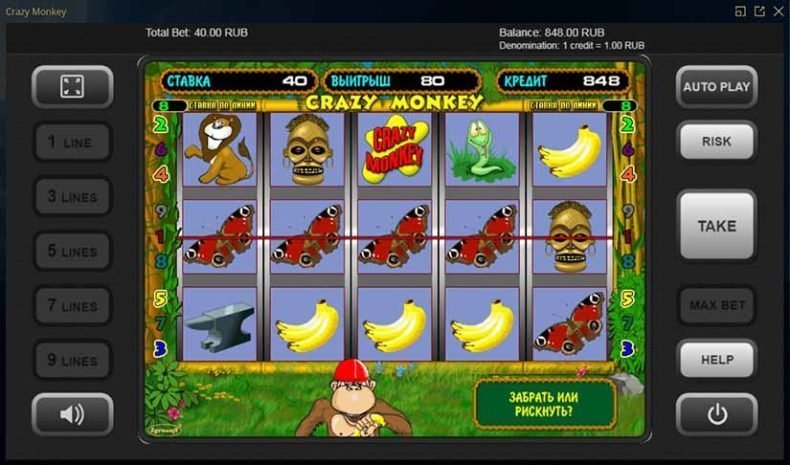Exit the game with the power button
Screen dimensions: 790x465
click(x=716, y=414)
